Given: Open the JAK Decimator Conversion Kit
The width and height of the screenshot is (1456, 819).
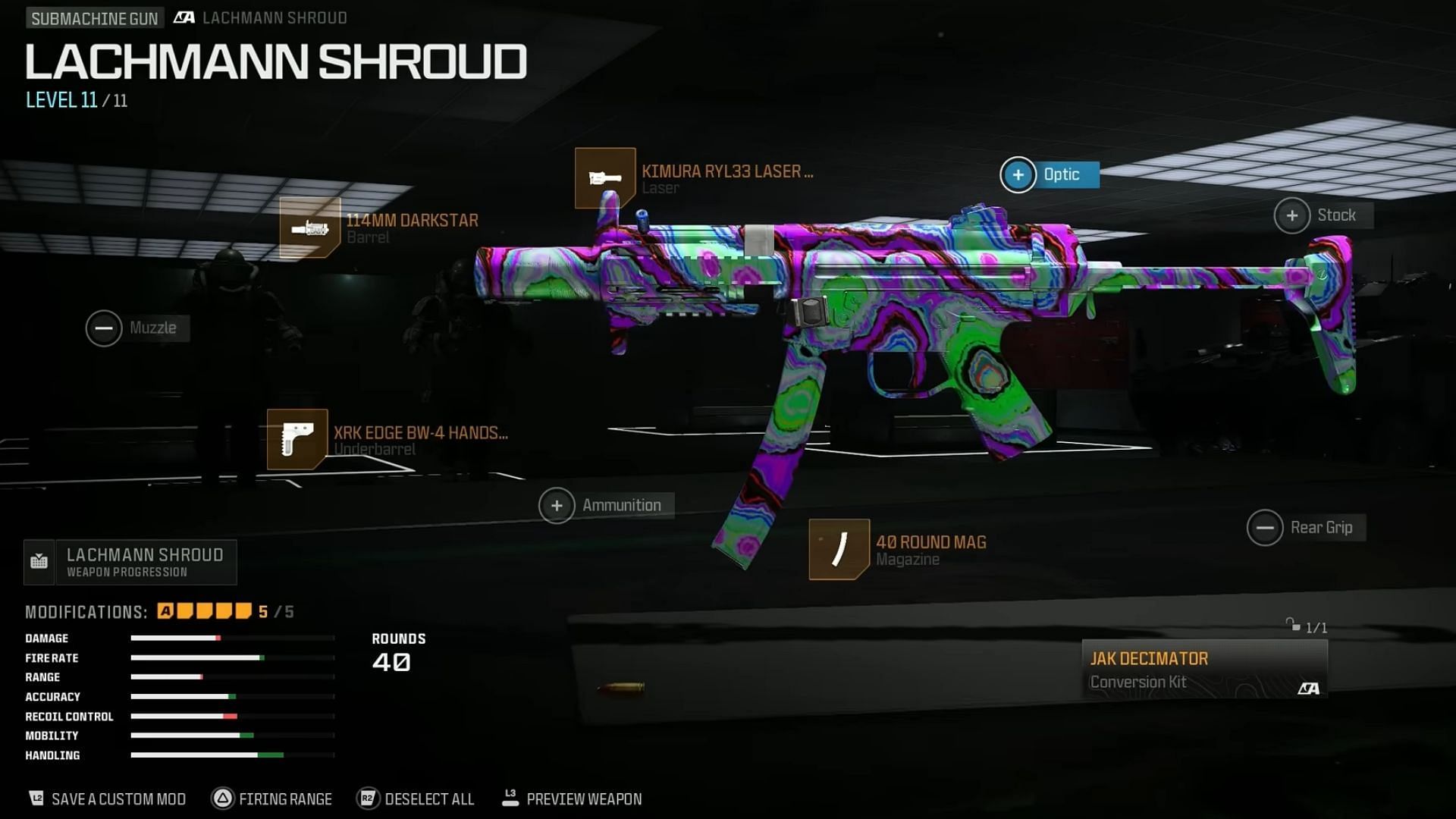Looking at the screenshot, I should [x=1203, y=669].
